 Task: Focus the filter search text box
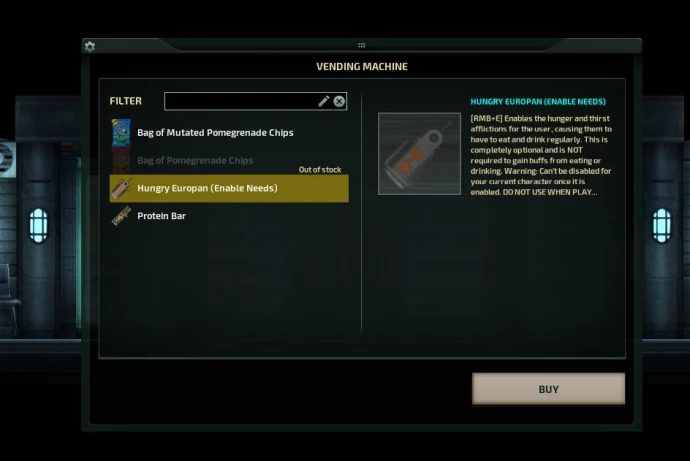point(240,101)
